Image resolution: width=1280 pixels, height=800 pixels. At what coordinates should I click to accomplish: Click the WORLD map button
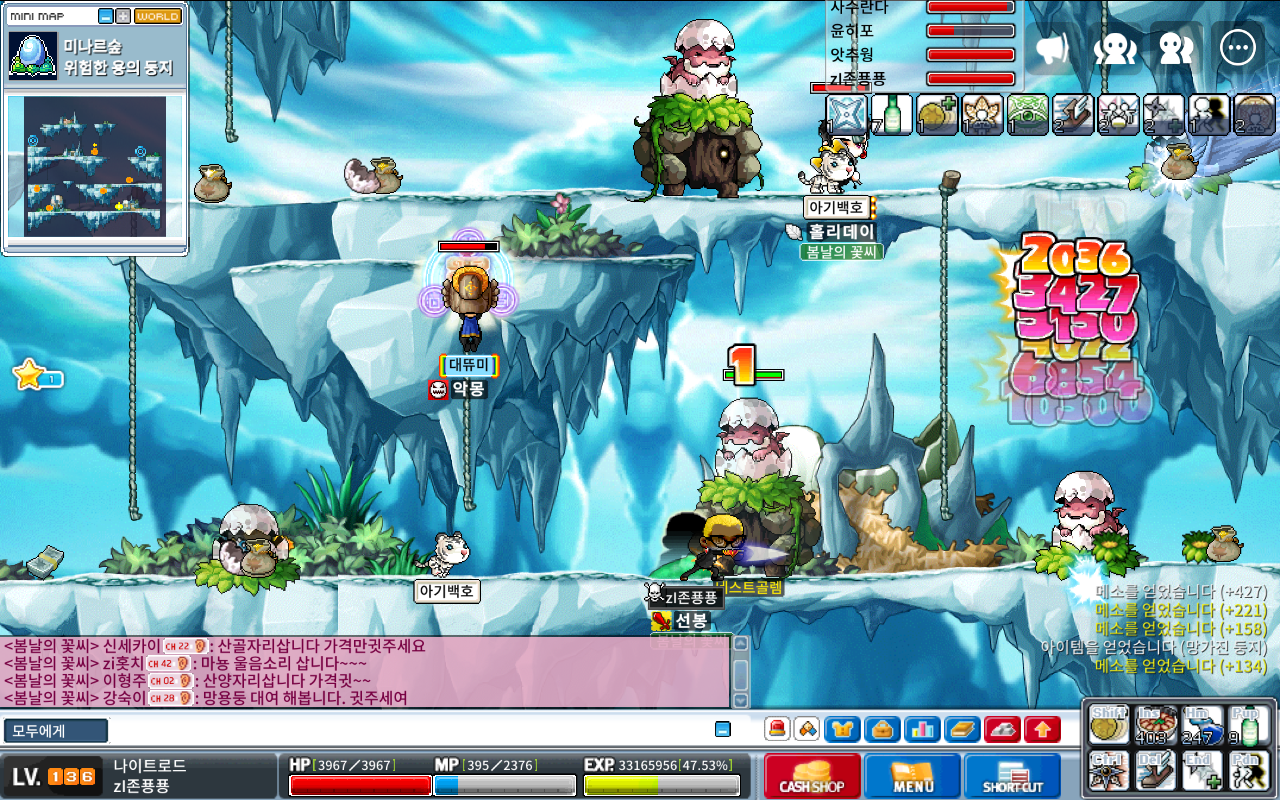coord(158,16)
